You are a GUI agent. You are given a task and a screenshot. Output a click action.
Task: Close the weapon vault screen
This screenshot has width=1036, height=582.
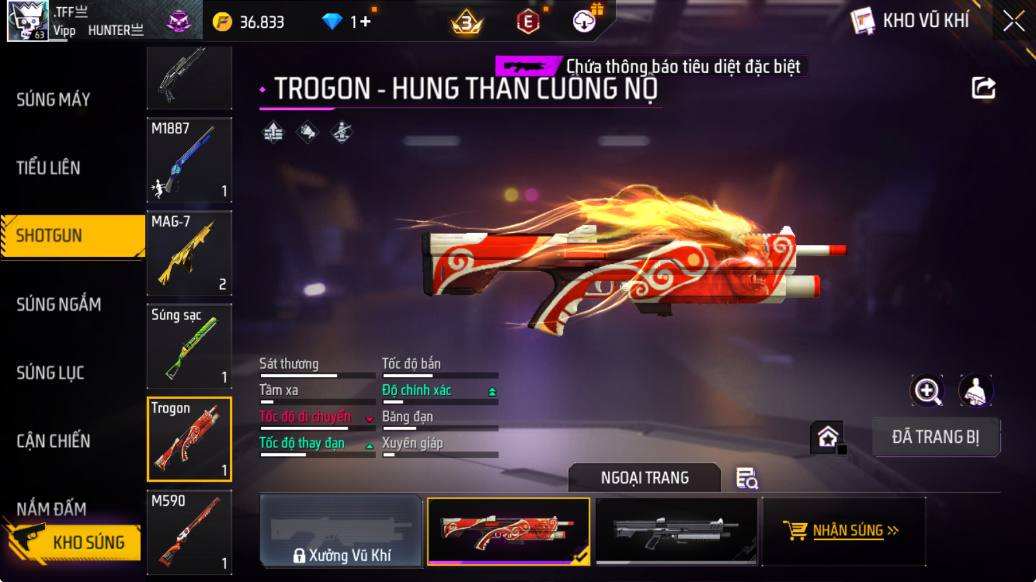1013,21
